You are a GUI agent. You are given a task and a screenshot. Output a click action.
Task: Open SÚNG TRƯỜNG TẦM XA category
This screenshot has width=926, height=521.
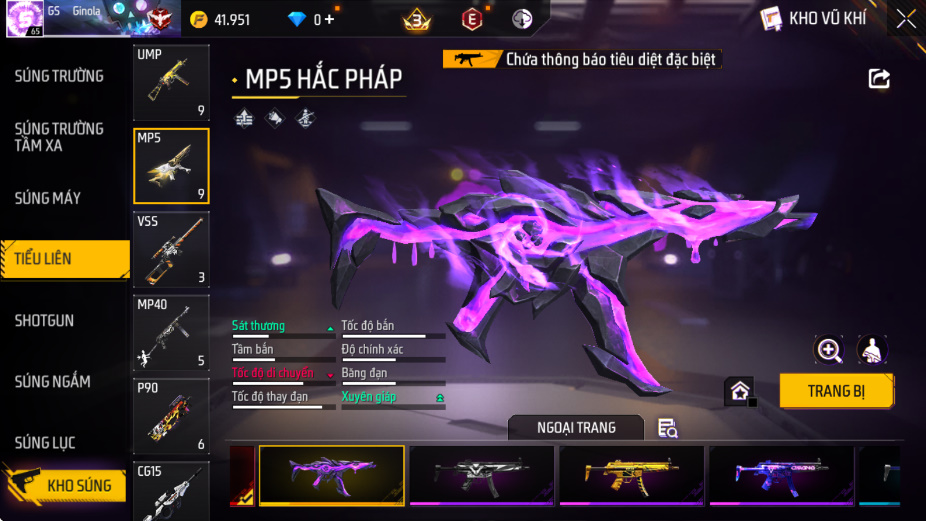pos(59,137)
